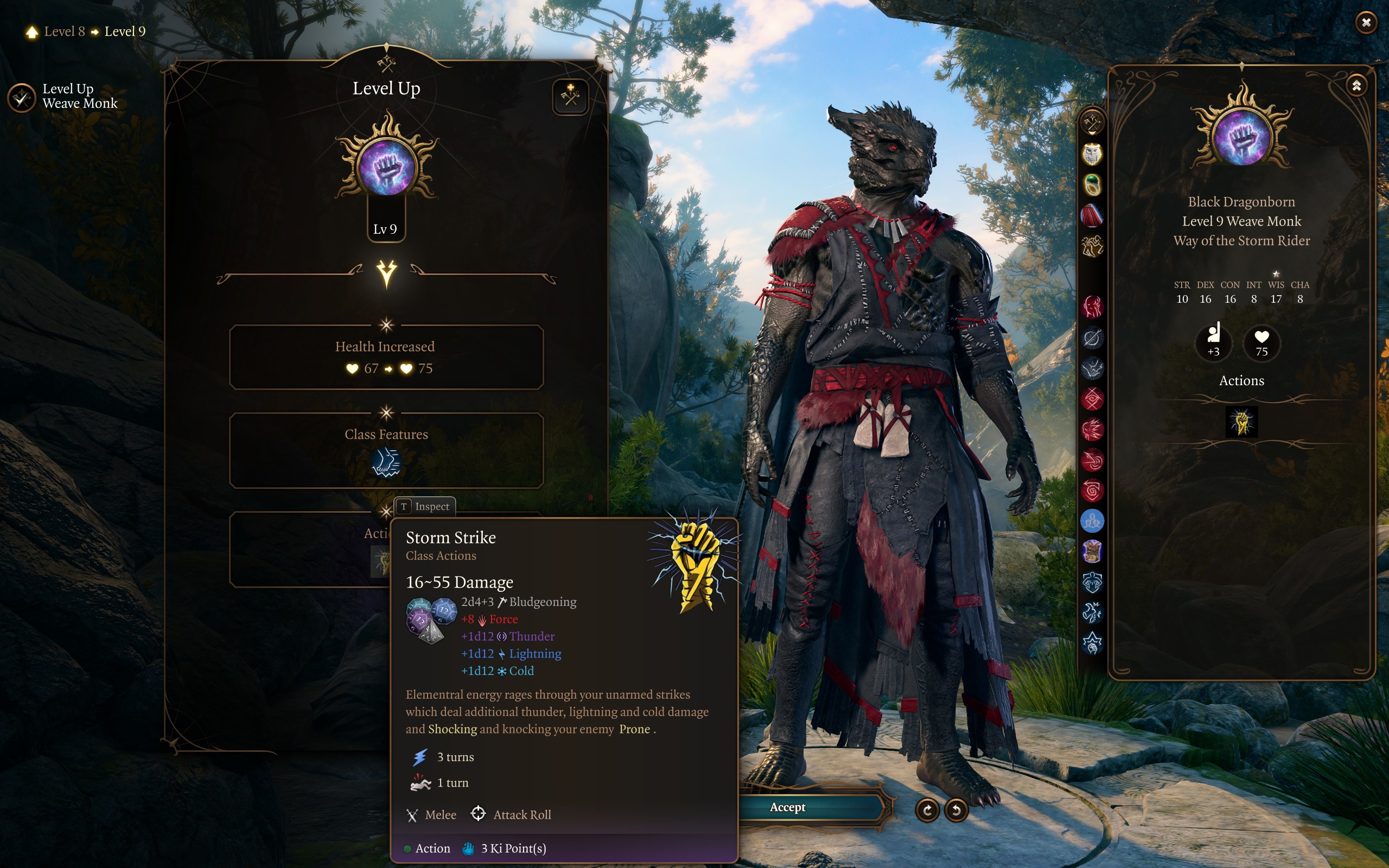Open the crossed-hammers icon atop the sidebar
The image size is (1389, 868).
coord(1092,123)
